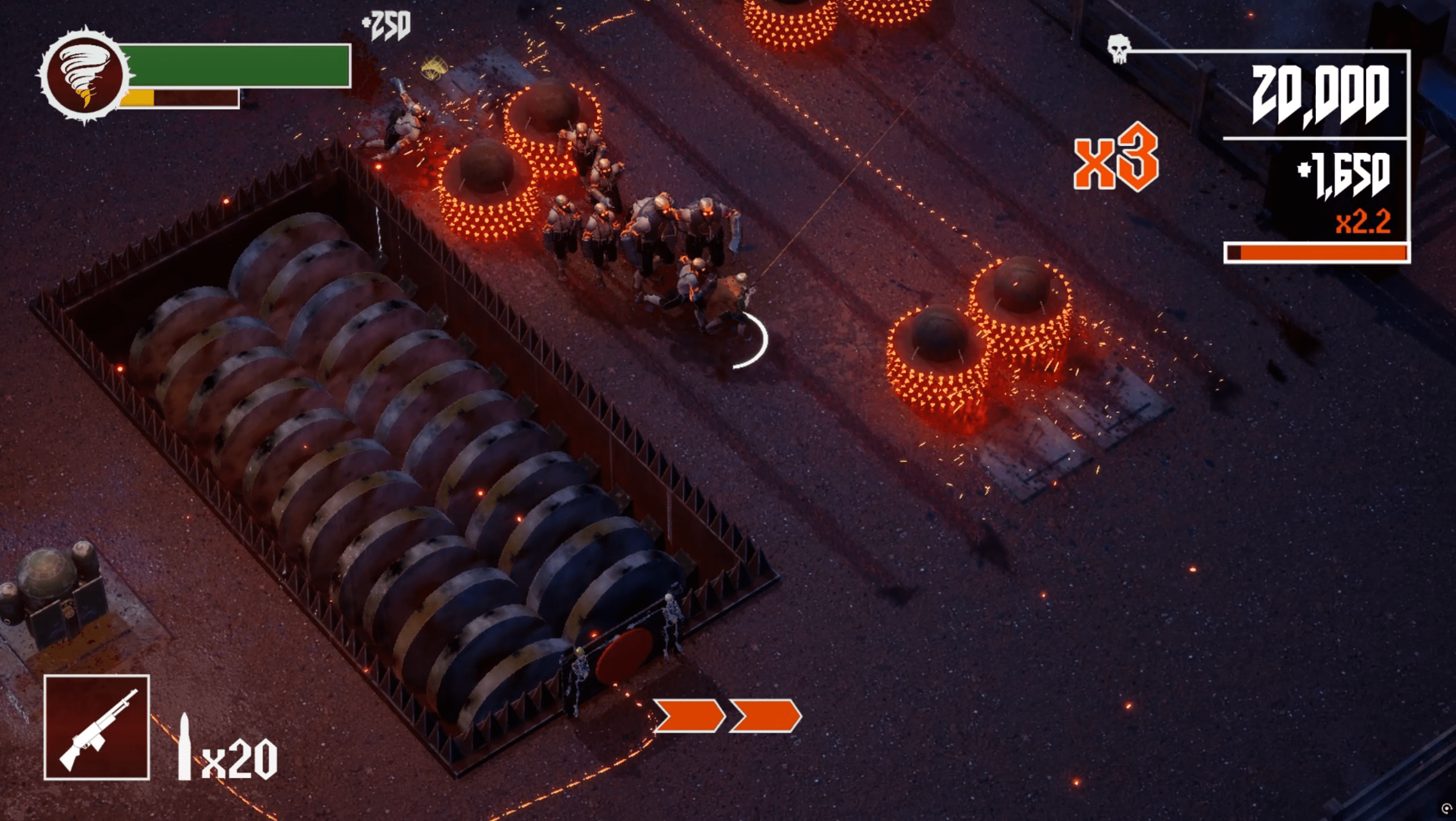1456x821 pixels.
Task: Select the equipped shotgun weapon slot
Action: (x=97, y=727)
